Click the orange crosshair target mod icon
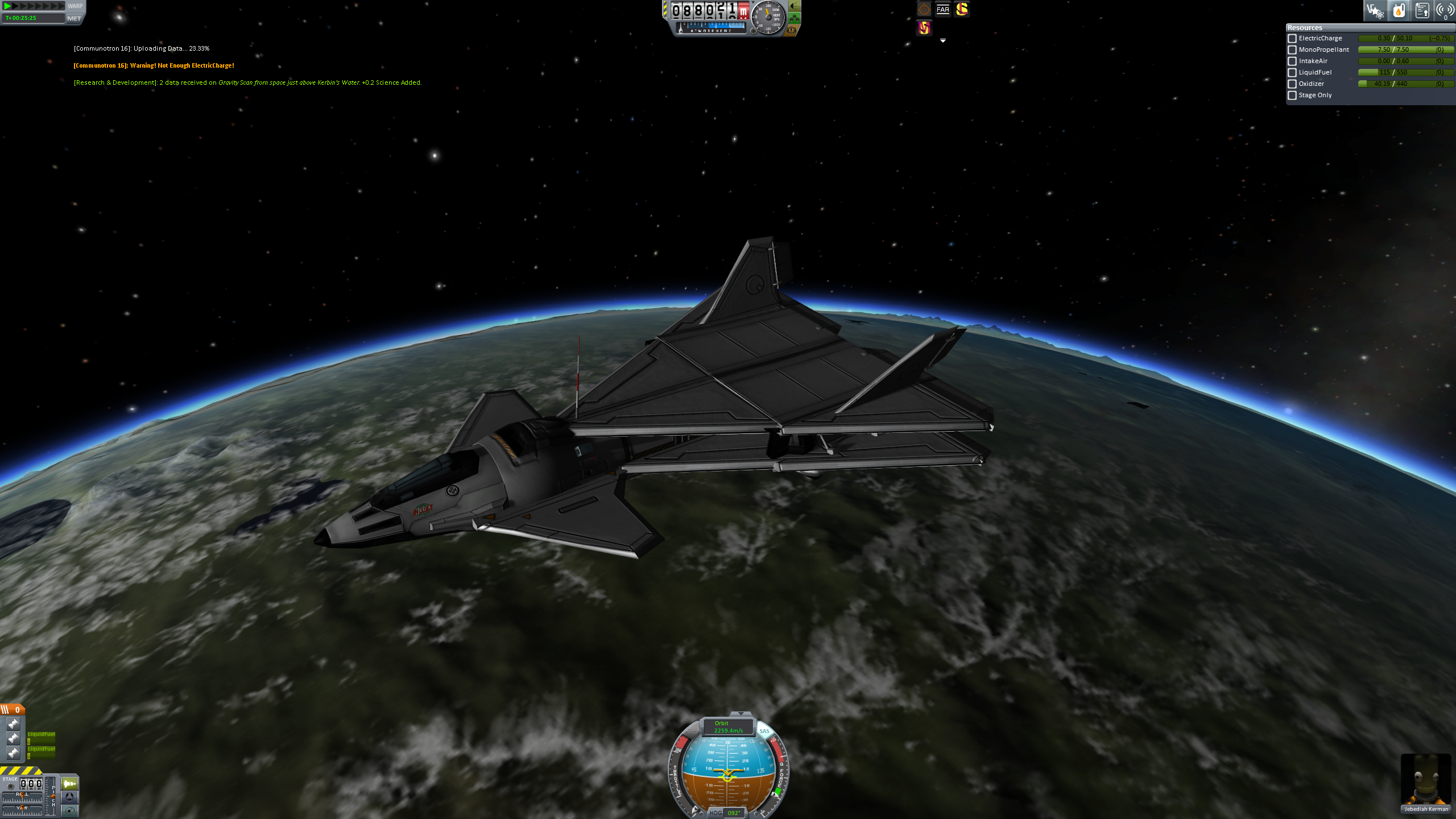 (x=924, y=9)
